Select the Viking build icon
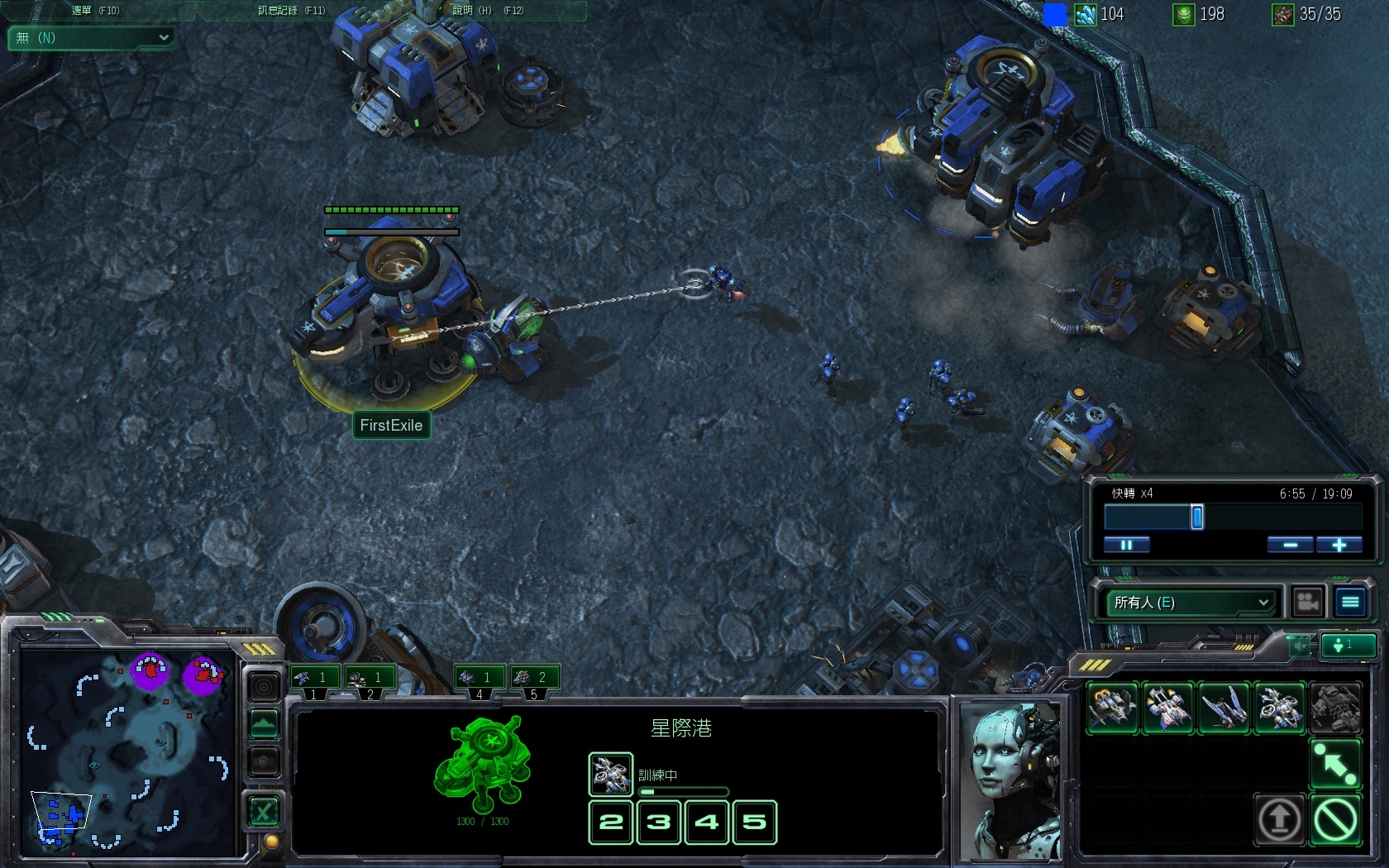1389x868 pixels. pyautogui.click(x=1112, y=708)
